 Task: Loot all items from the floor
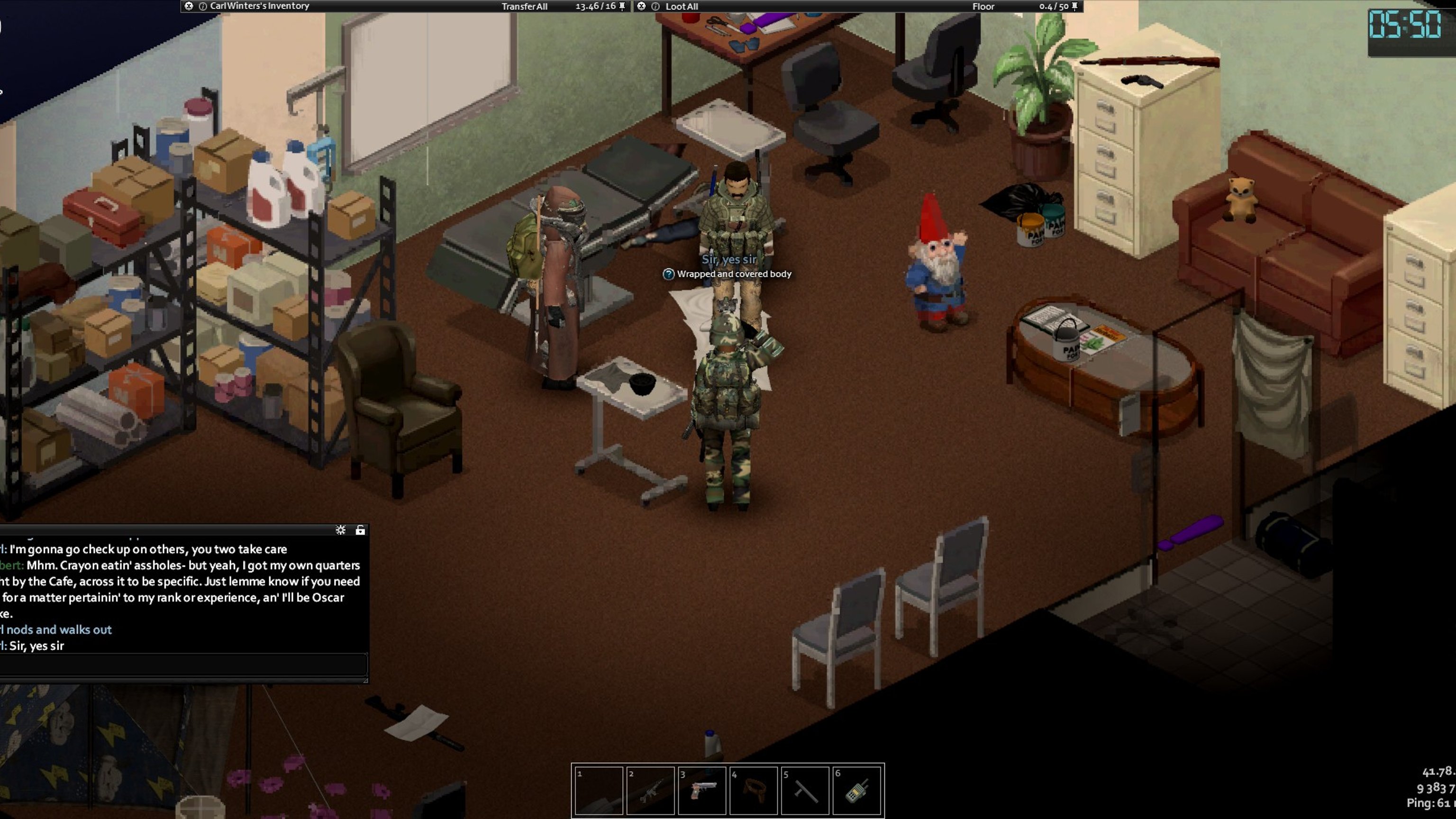pos(681,6)
